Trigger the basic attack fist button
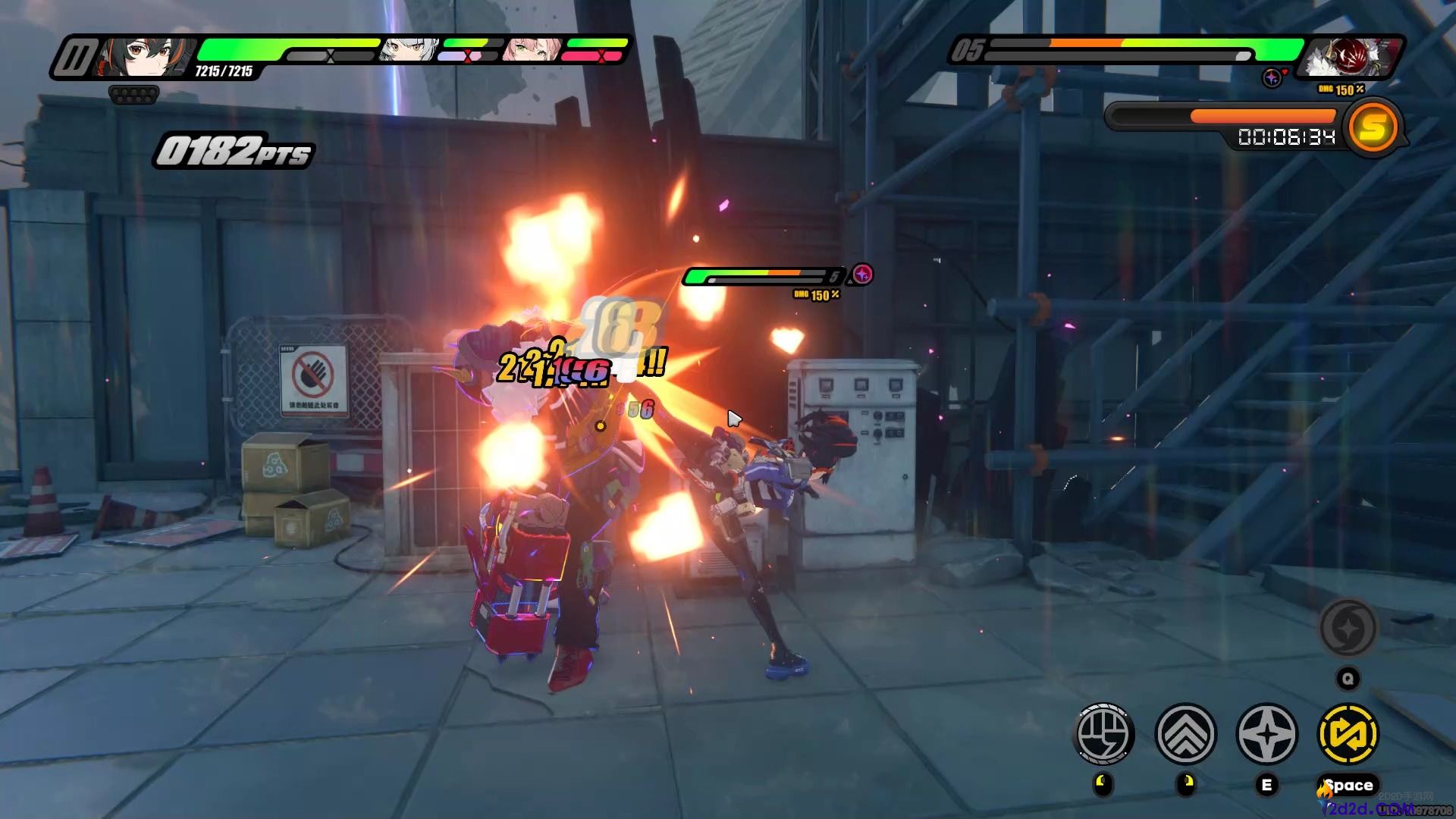The width and height of the screenshot is (1456, 819). click(1104, 734)
